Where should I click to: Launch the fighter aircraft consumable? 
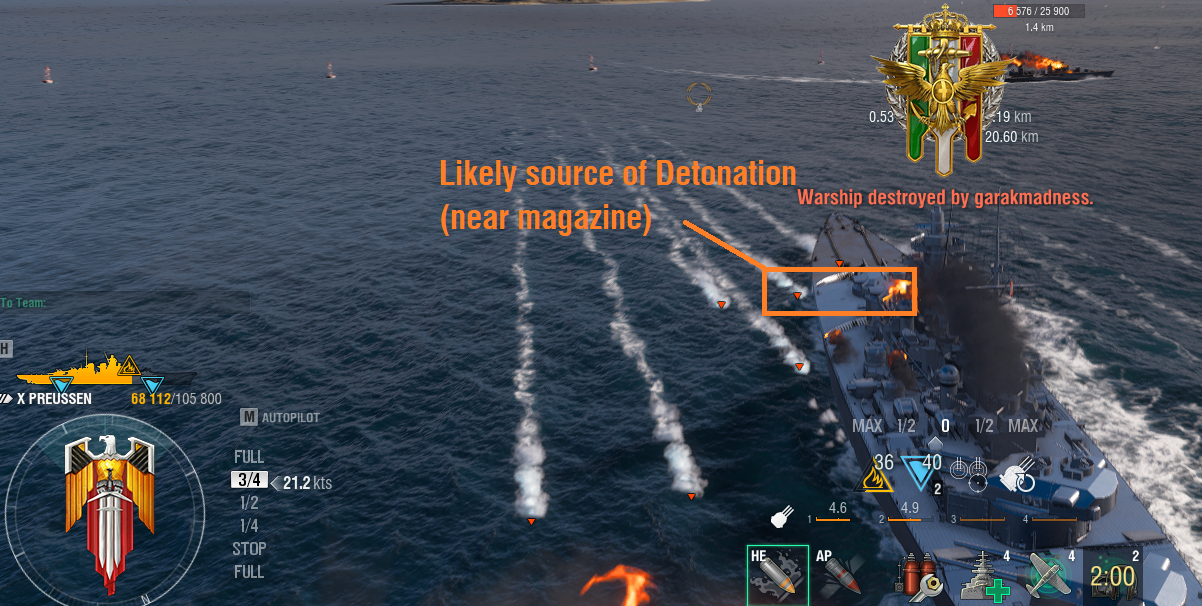click(1049, 576)
